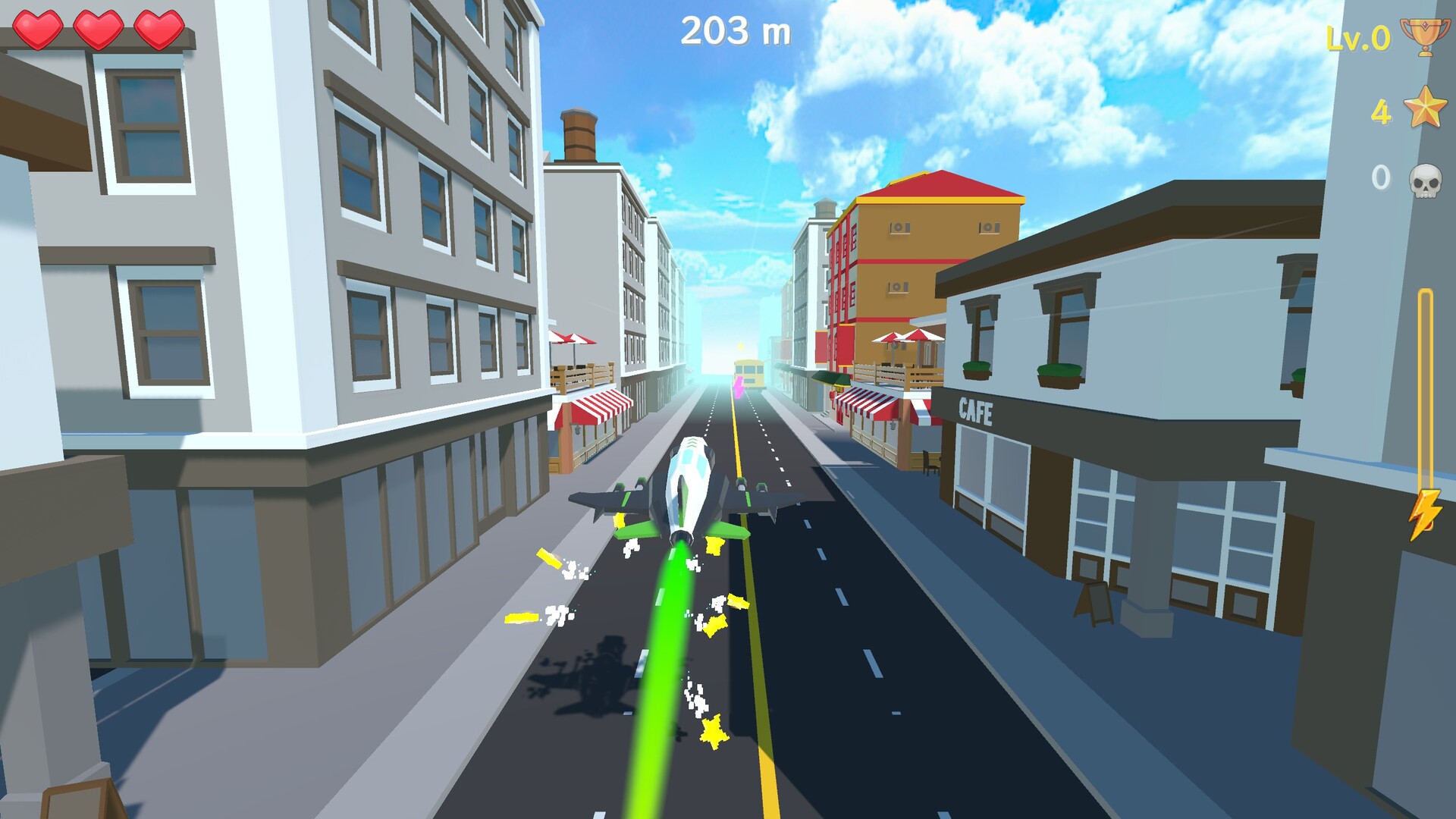
Task: Open the distance counter showing 203 m
Action: [735, 30]
